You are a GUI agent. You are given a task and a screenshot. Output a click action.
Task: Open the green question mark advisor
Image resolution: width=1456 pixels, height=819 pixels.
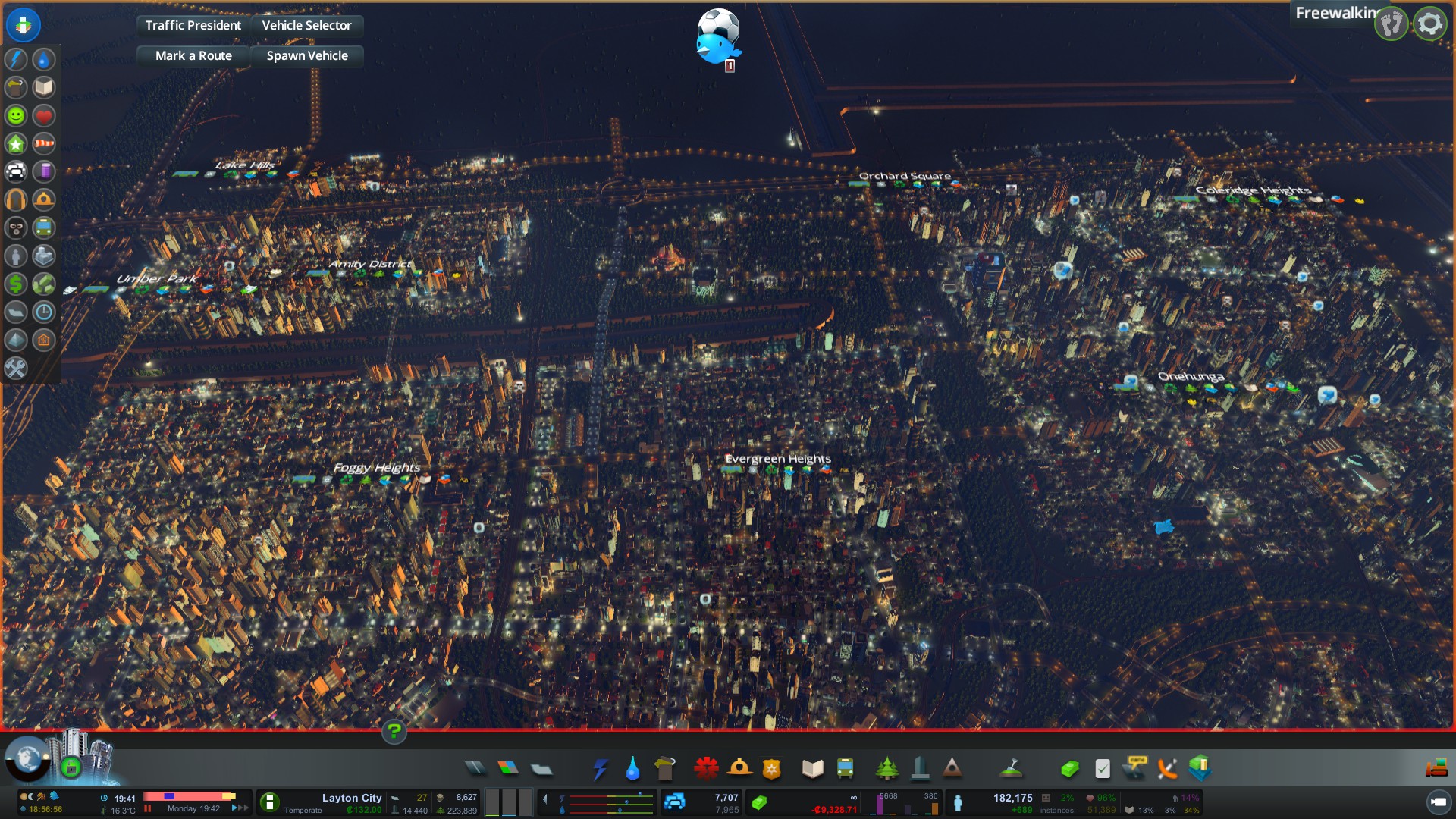pyautogui.click(x=394, y=732)
